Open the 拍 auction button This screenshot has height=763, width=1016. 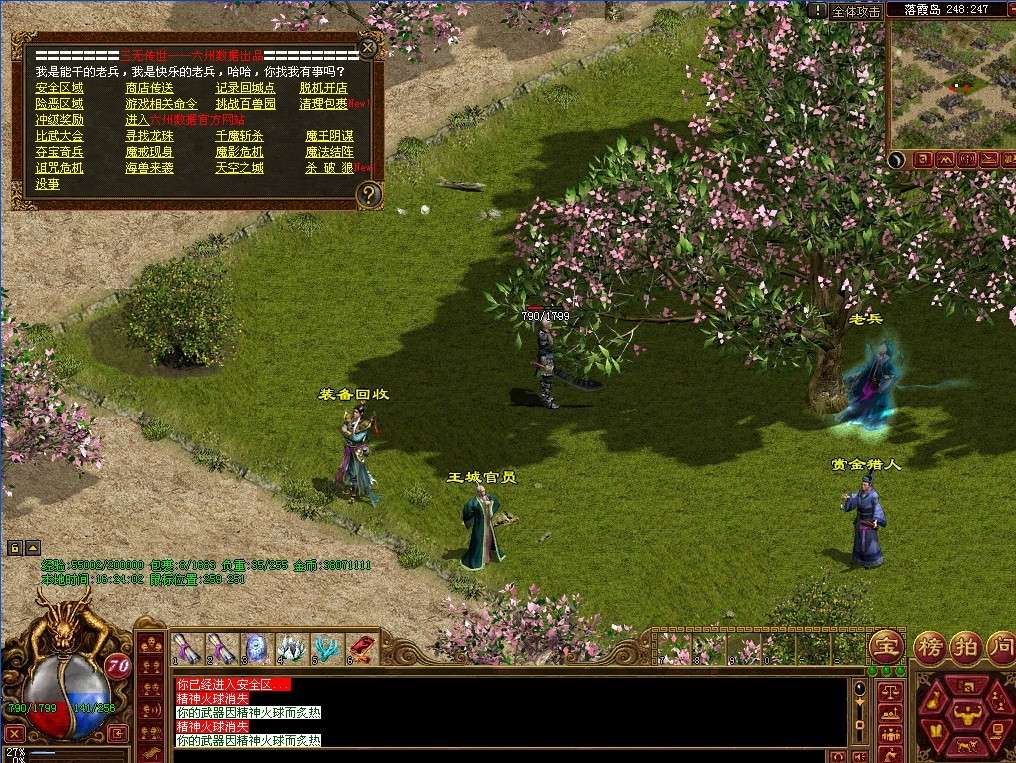(965, 646)
